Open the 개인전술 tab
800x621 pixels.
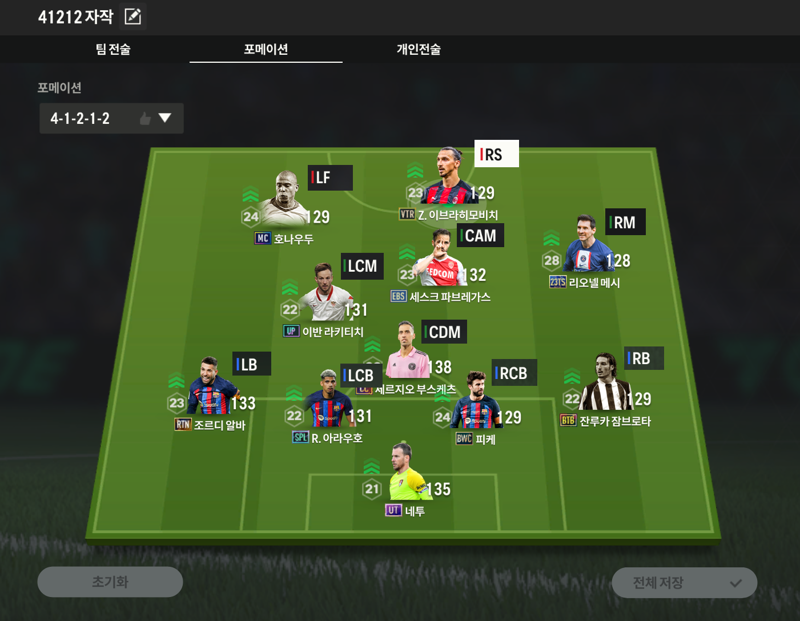coord(418,49)
